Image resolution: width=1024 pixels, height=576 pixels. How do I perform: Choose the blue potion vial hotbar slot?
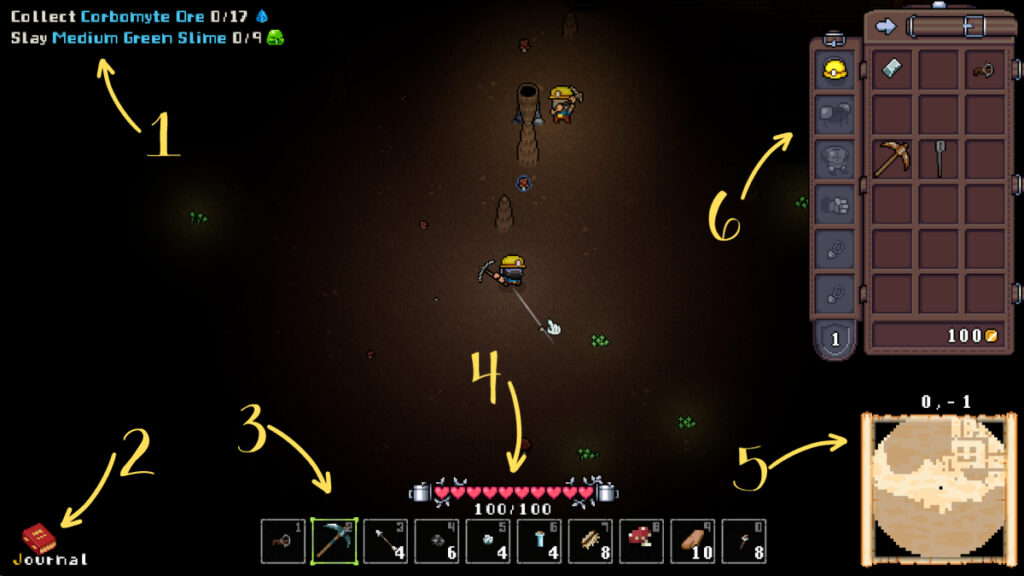tap(539, 541)
